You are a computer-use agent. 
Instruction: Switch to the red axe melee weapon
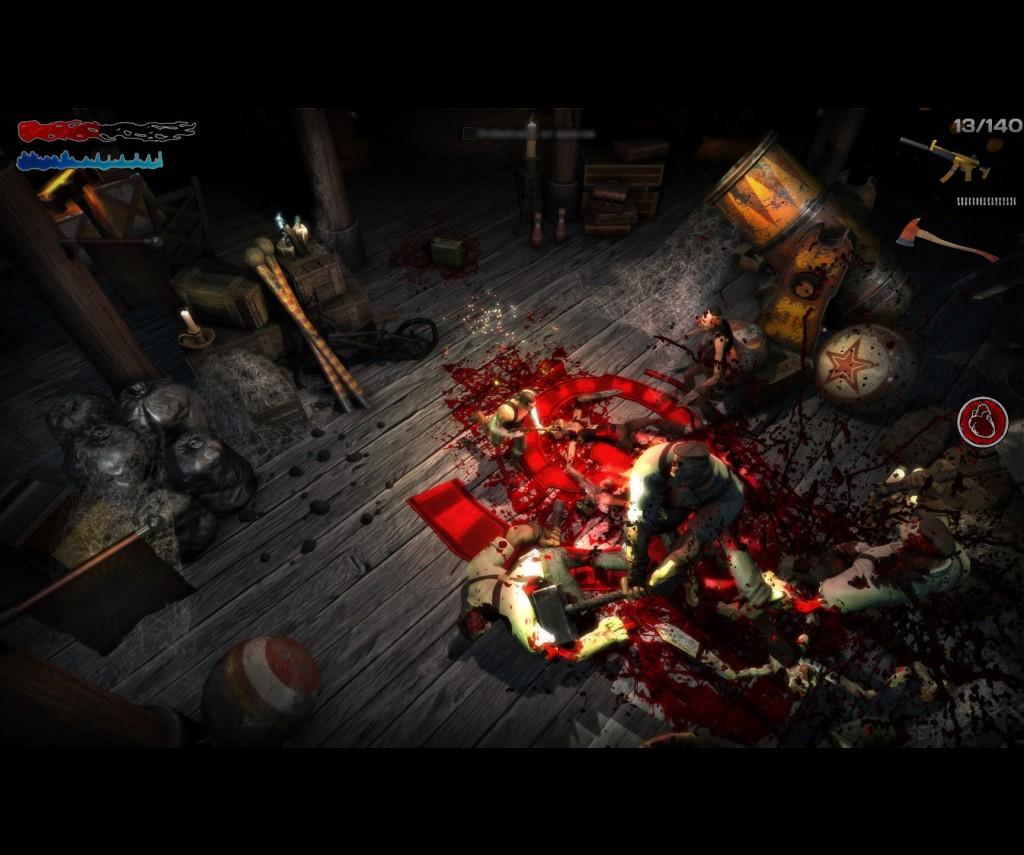click(944, 238)
